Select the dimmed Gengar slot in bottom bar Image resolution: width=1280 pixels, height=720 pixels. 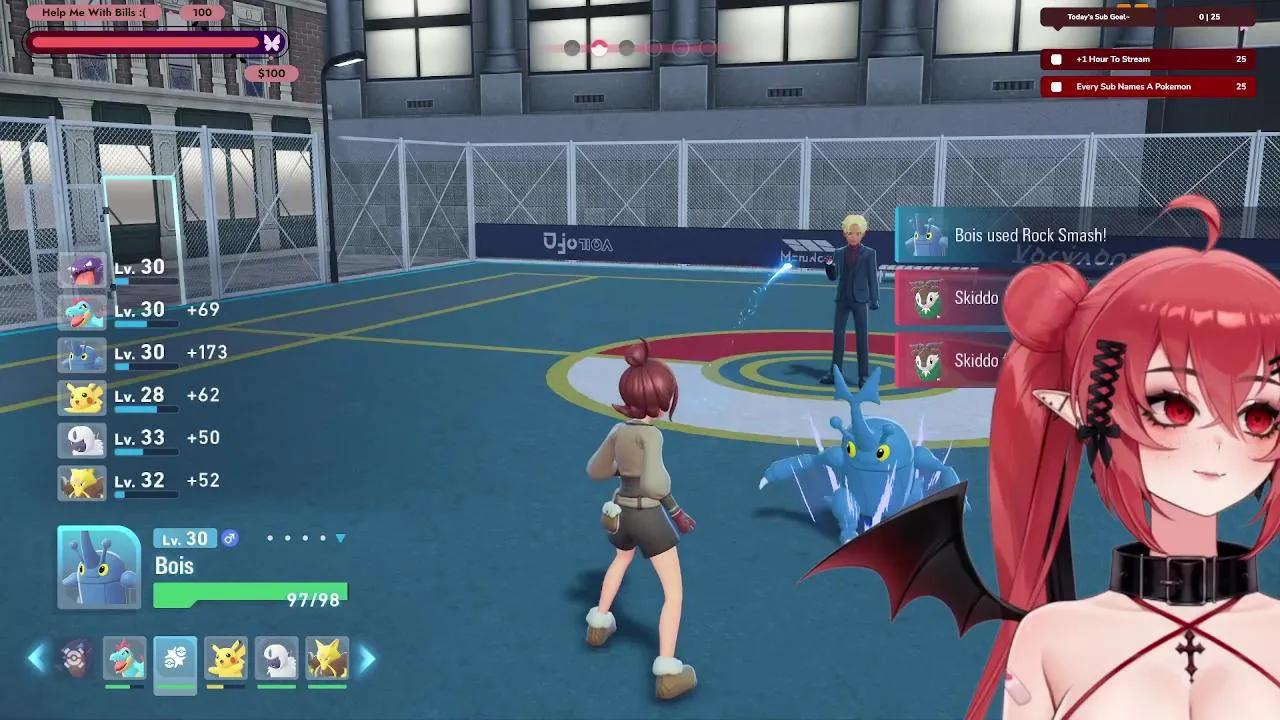tap(76, 658)
